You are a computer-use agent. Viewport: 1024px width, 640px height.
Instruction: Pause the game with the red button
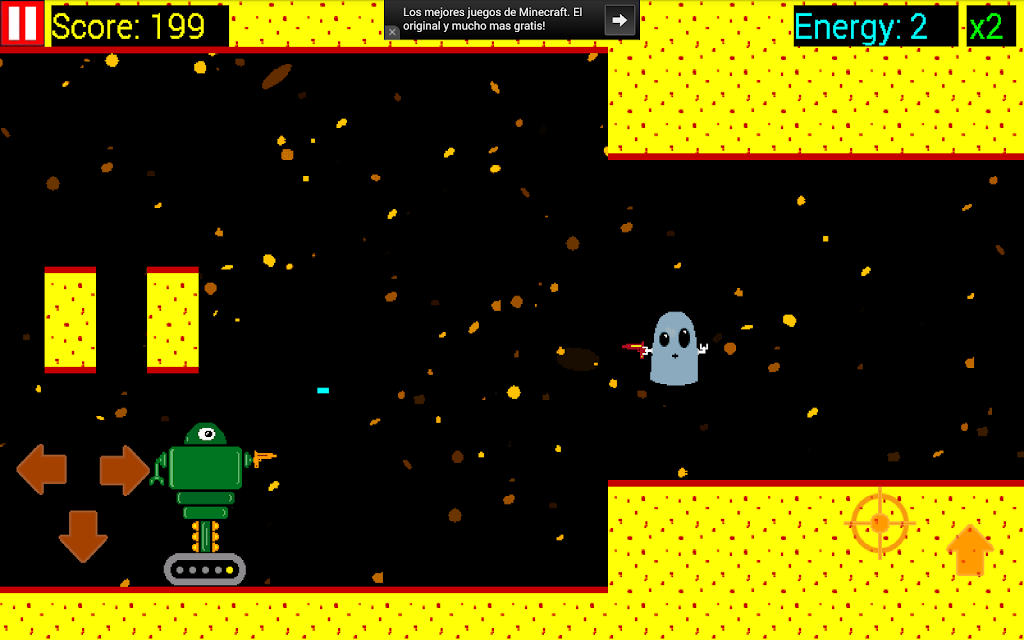point(22,23)
